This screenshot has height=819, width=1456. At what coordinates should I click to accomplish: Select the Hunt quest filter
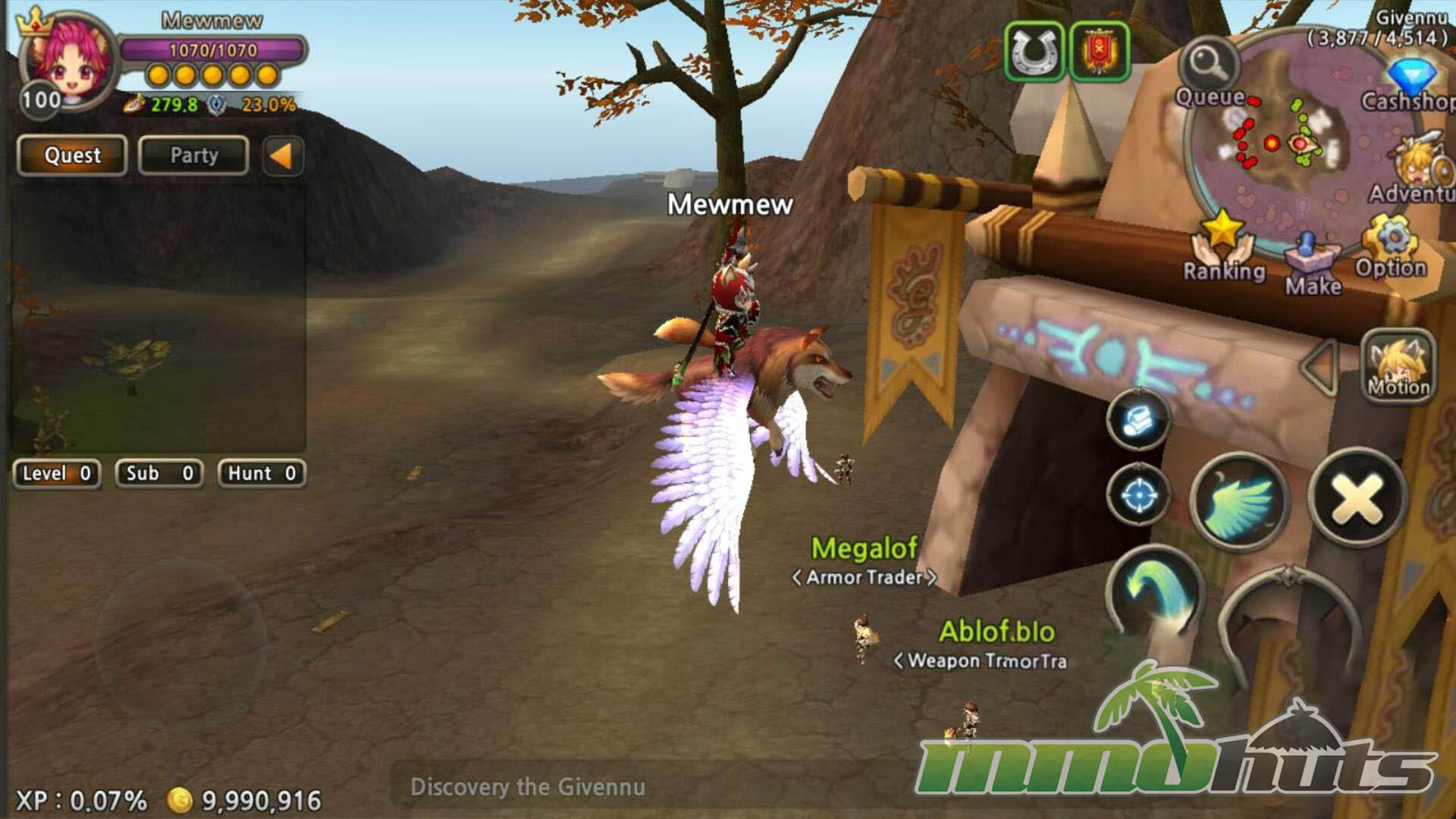262,474
